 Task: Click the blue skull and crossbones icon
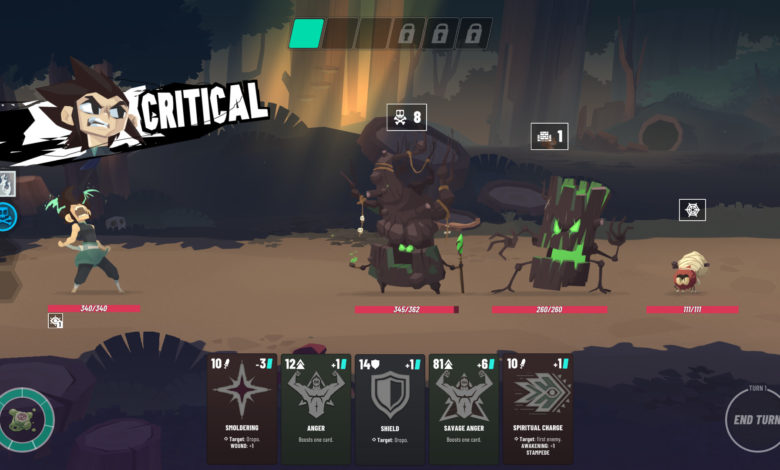8,216
